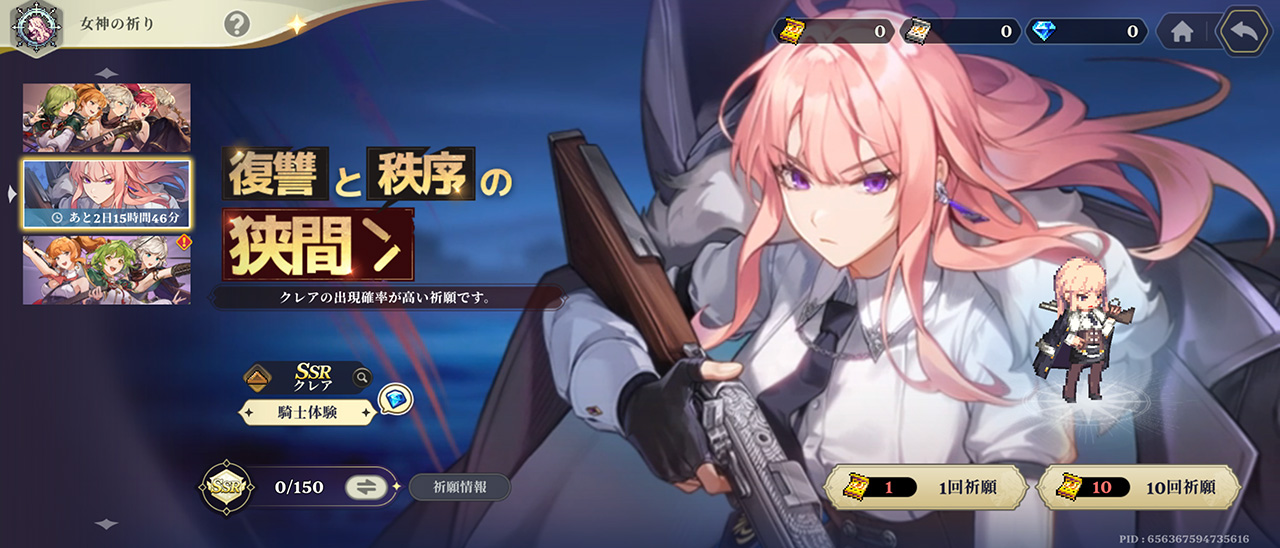The image size is (1280, 548).
Task: Click the diamond speech bubble icon
Action: (396, 400)
